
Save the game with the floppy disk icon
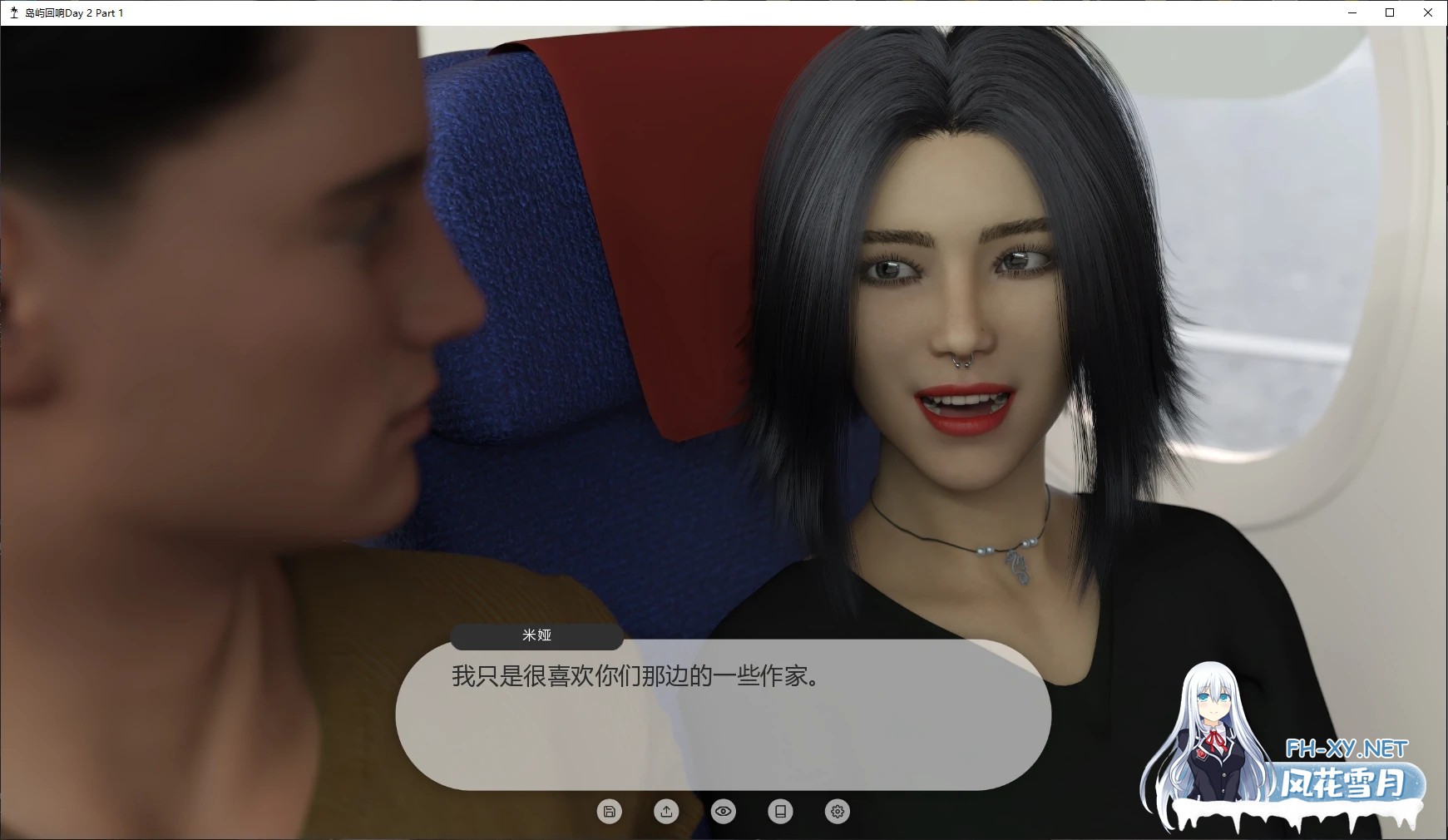[x=610, y=811]
